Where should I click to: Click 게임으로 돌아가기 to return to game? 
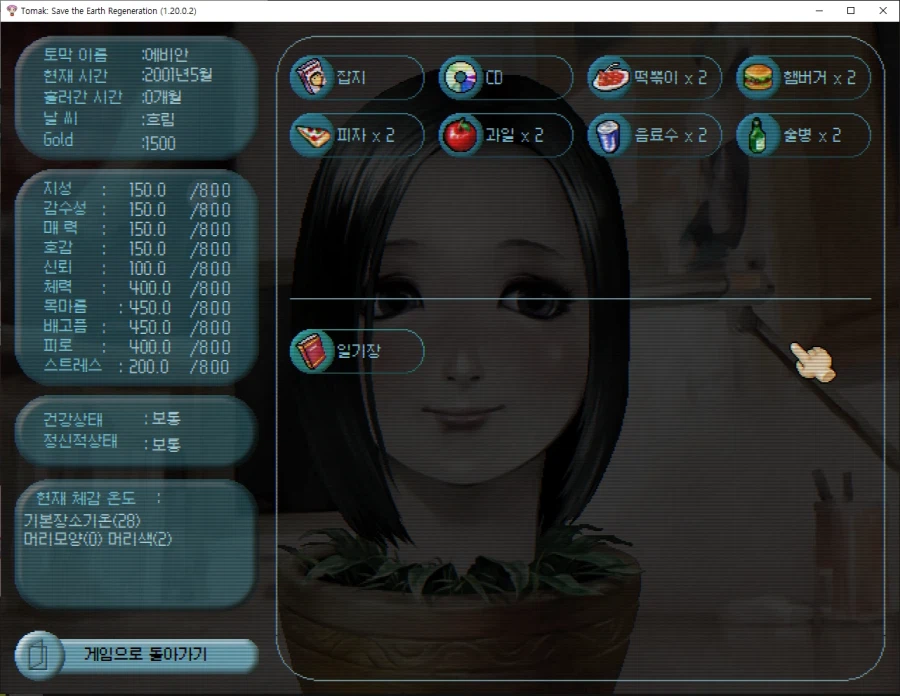tap(137, 656)
